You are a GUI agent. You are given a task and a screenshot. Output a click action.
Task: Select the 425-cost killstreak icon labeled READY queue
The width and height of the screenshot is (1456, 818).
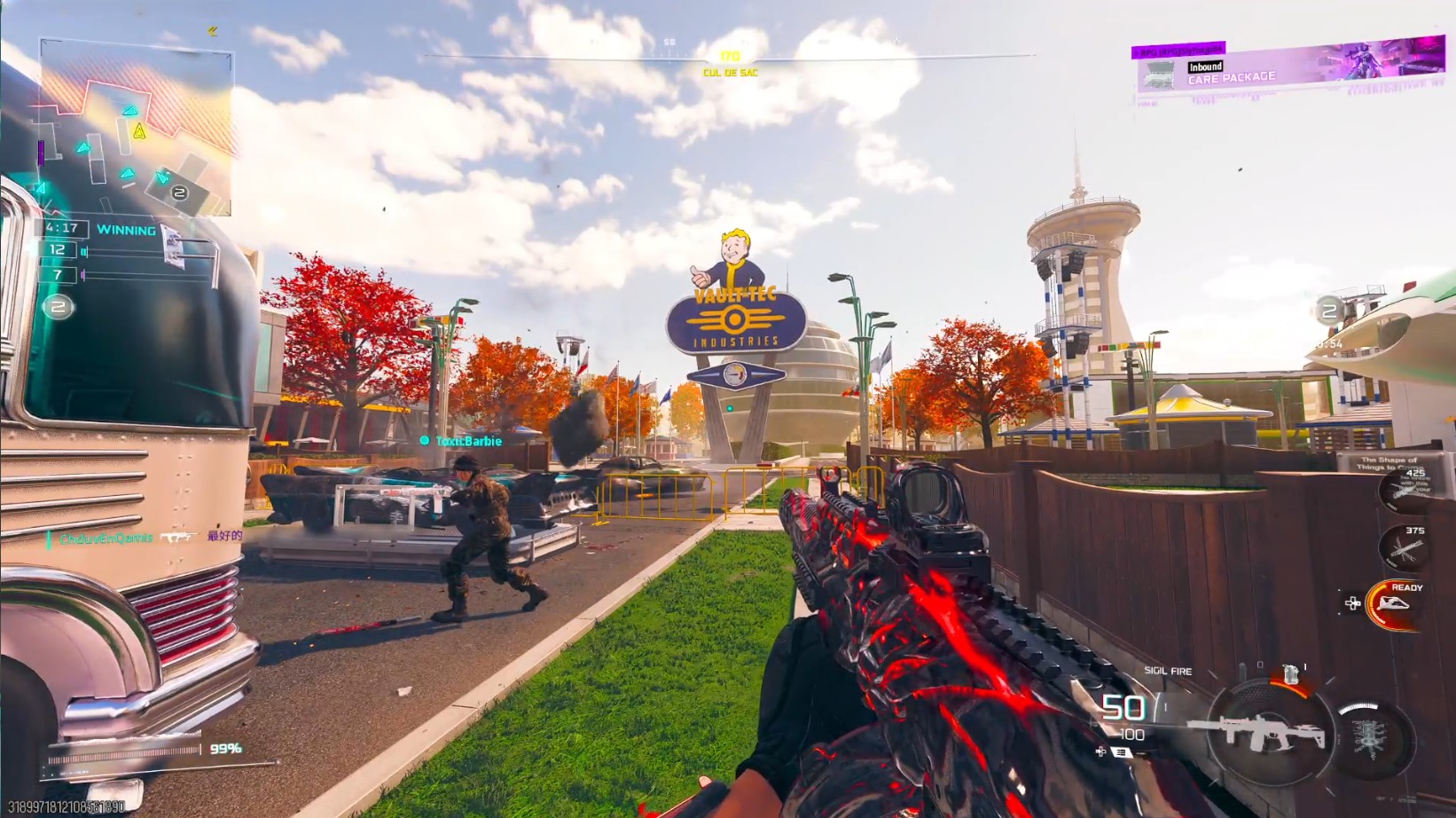tap(1403, 490)
